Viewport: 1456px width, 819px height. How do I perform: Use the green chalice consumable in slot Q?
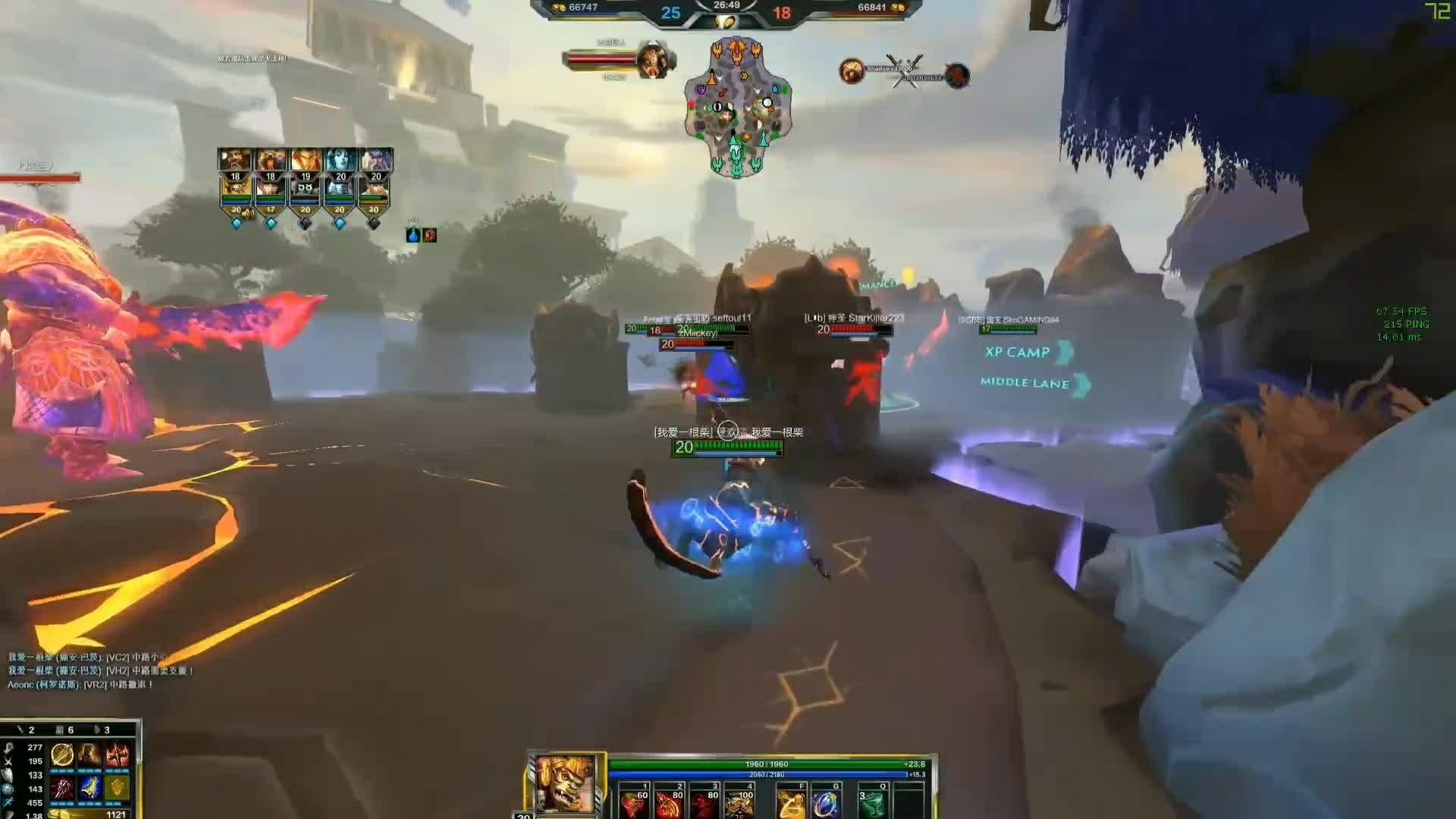872,802
